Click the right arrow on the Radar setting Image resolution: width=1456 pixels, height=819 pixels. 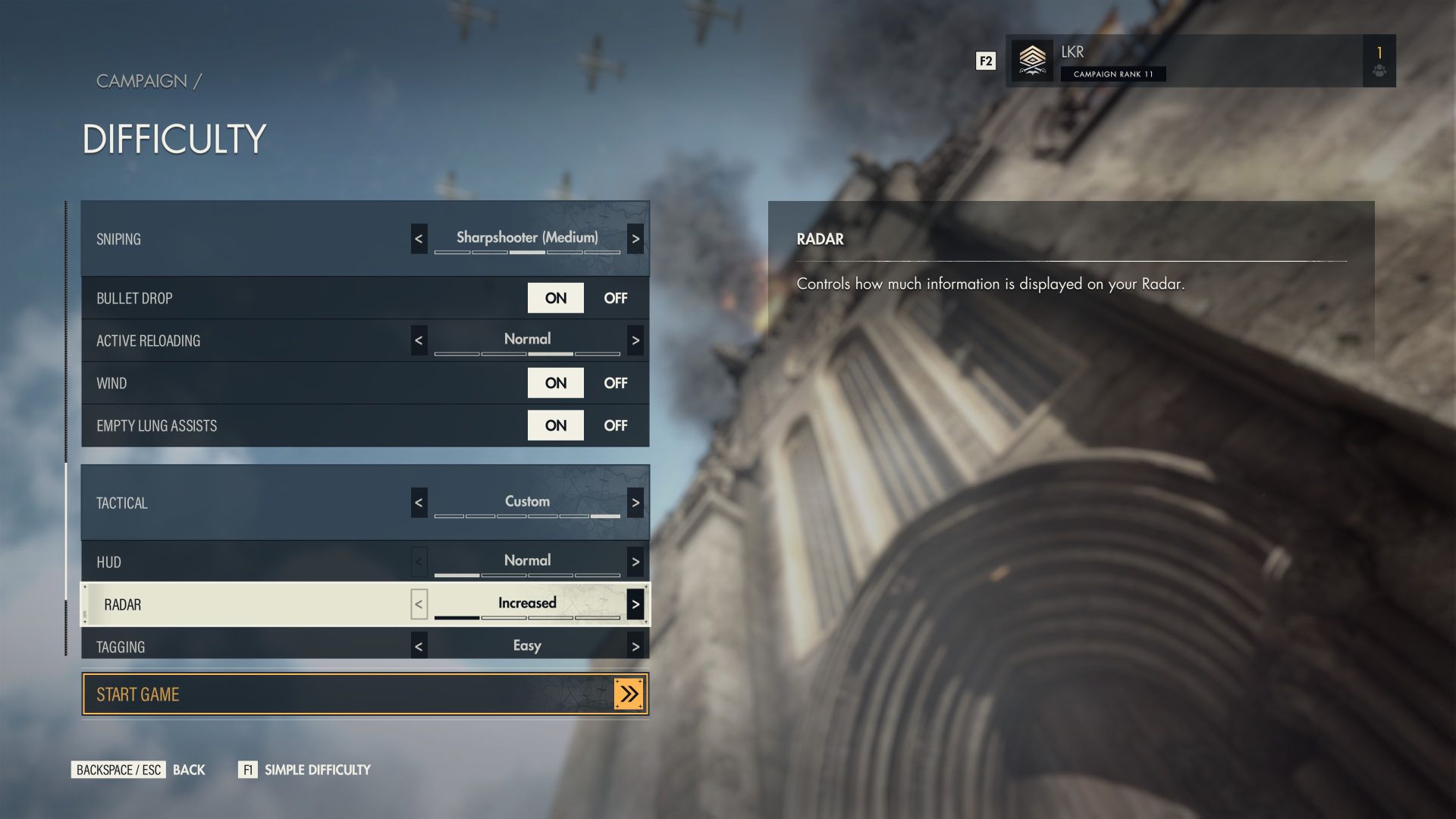pyautogui.click(x=635, y=604)
